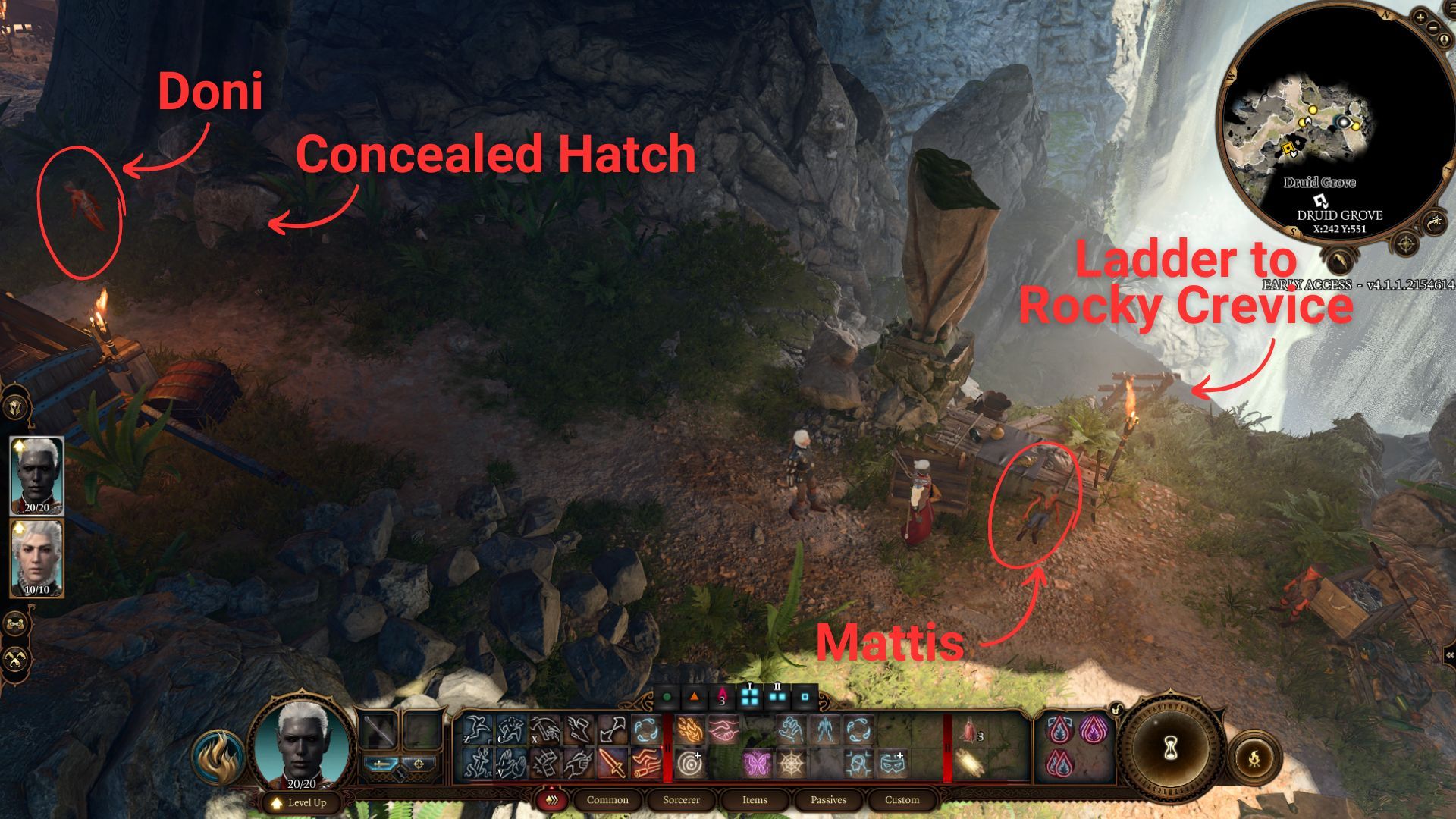Zoom in the minimap with plus button
This screenshot has width=1456, height=819.
1420,16
